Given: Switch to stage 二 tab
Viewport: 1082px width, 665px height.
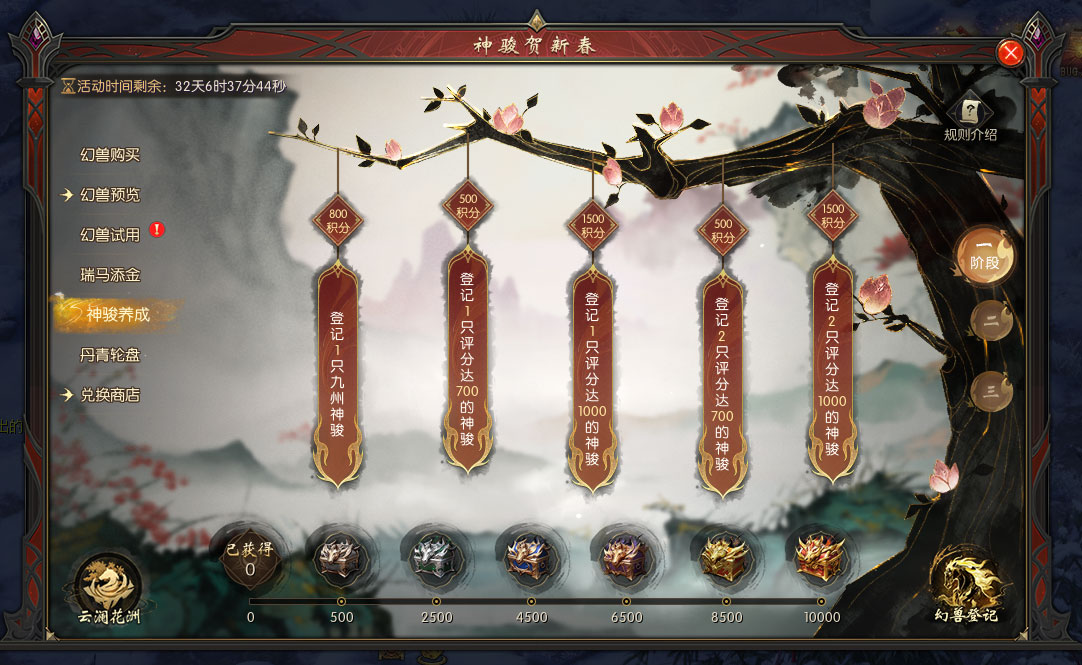Looking at the screenshot, I should coord(990,321).
